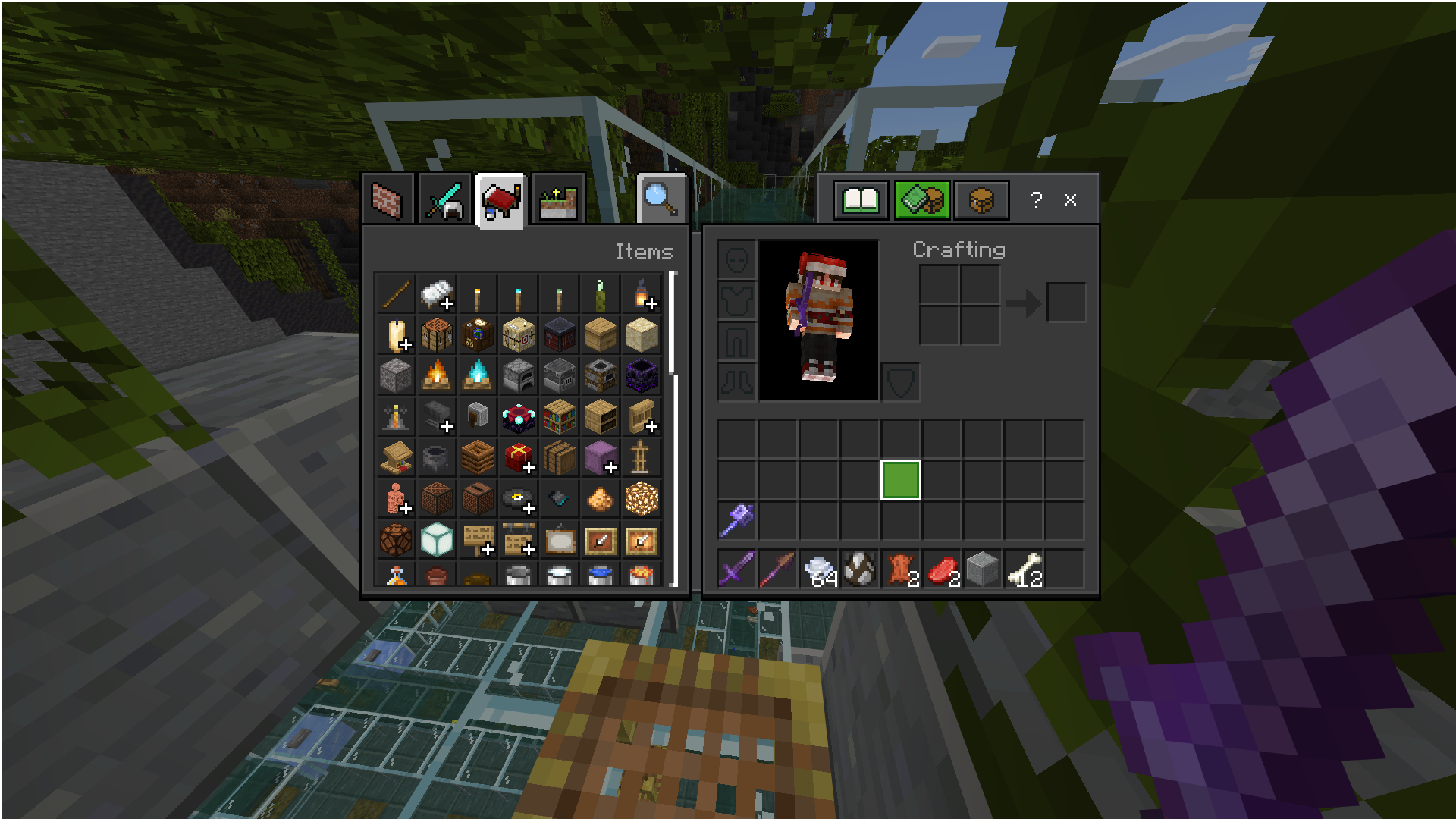The height and width of the screenshot is (819, 1456).
Task: Open the Nature tab with grass block icon
Action: point(556,199)
